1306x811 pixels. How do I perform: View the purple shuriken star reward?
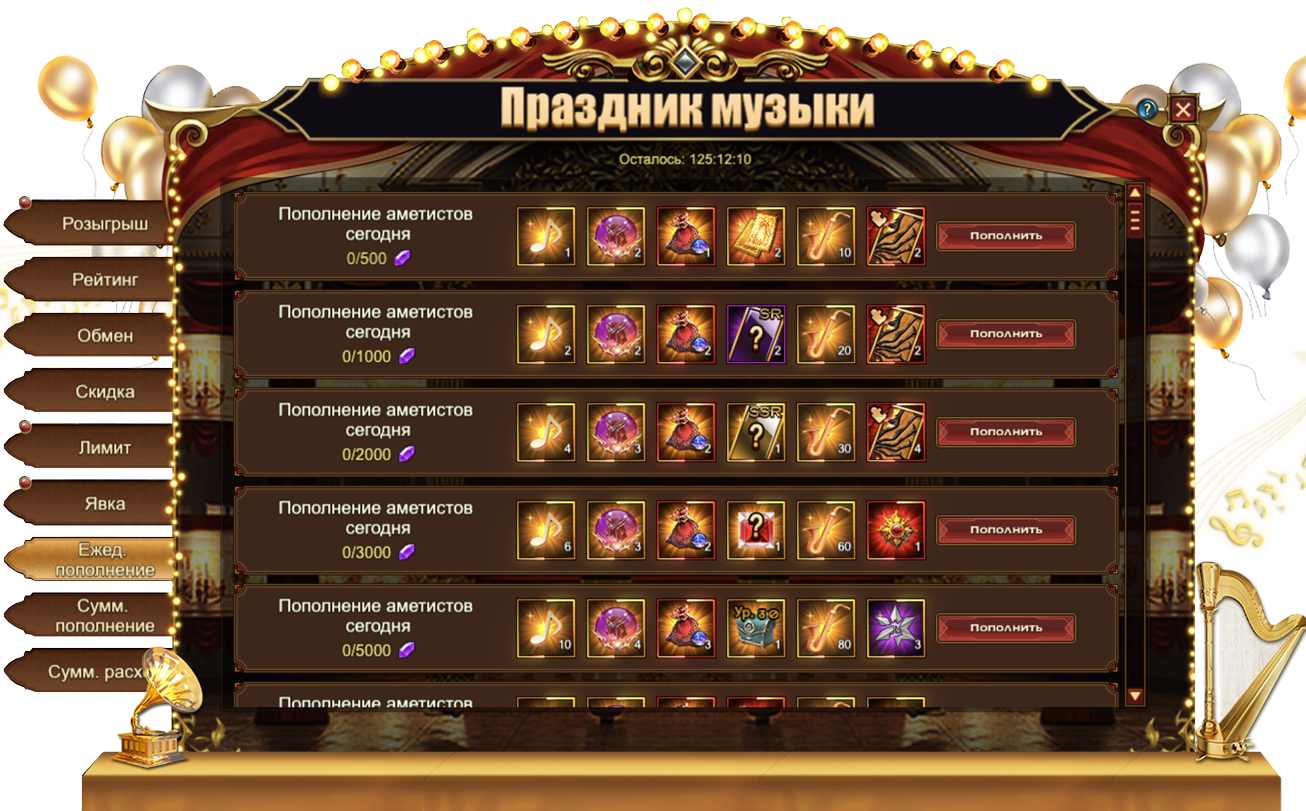click(896, 628)
